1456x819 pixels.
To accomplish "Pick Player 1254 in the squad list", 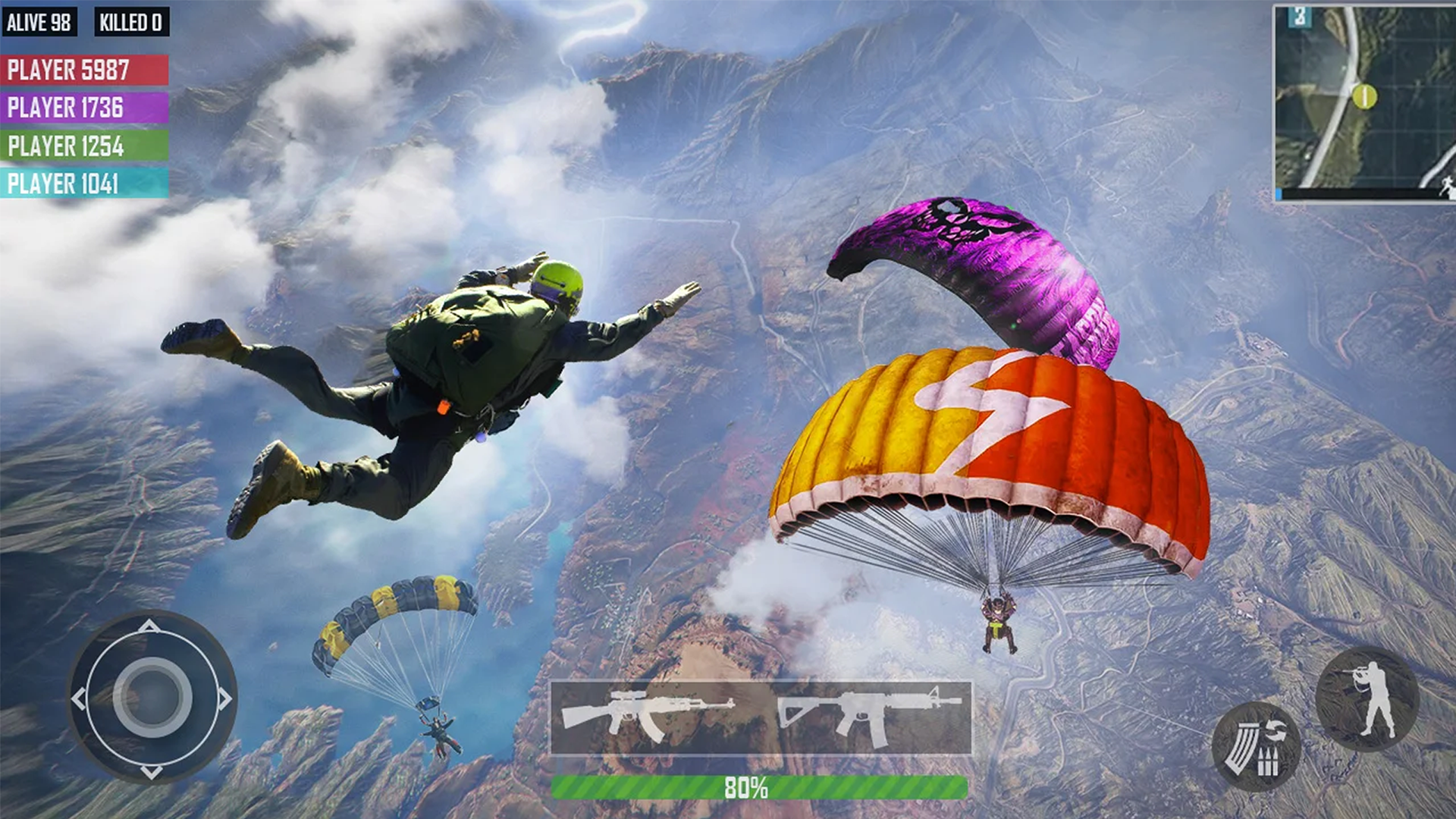I will pyautogui.click(x=83, y=146).
